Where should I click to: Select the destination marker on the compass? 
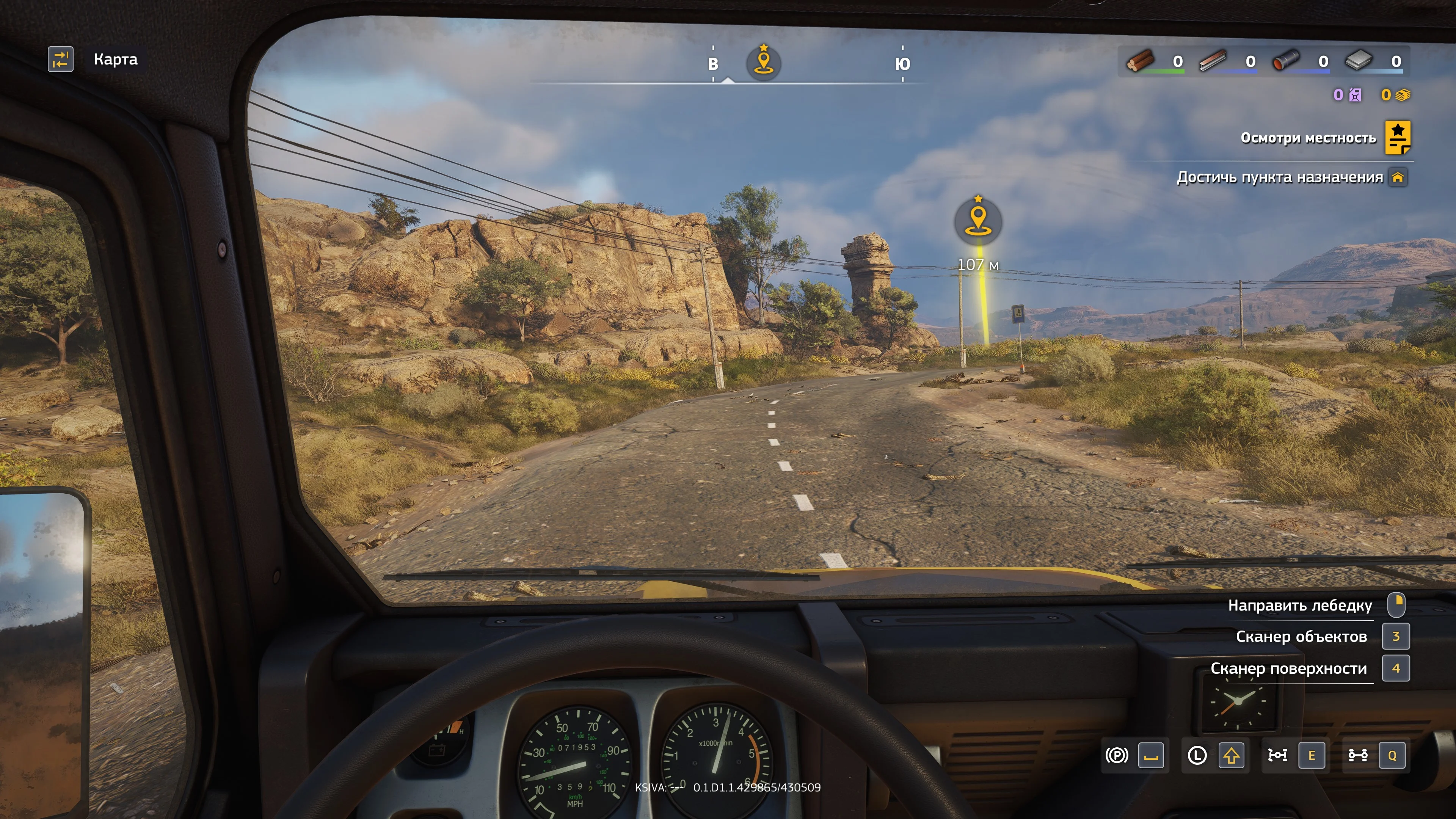point(764,62)
